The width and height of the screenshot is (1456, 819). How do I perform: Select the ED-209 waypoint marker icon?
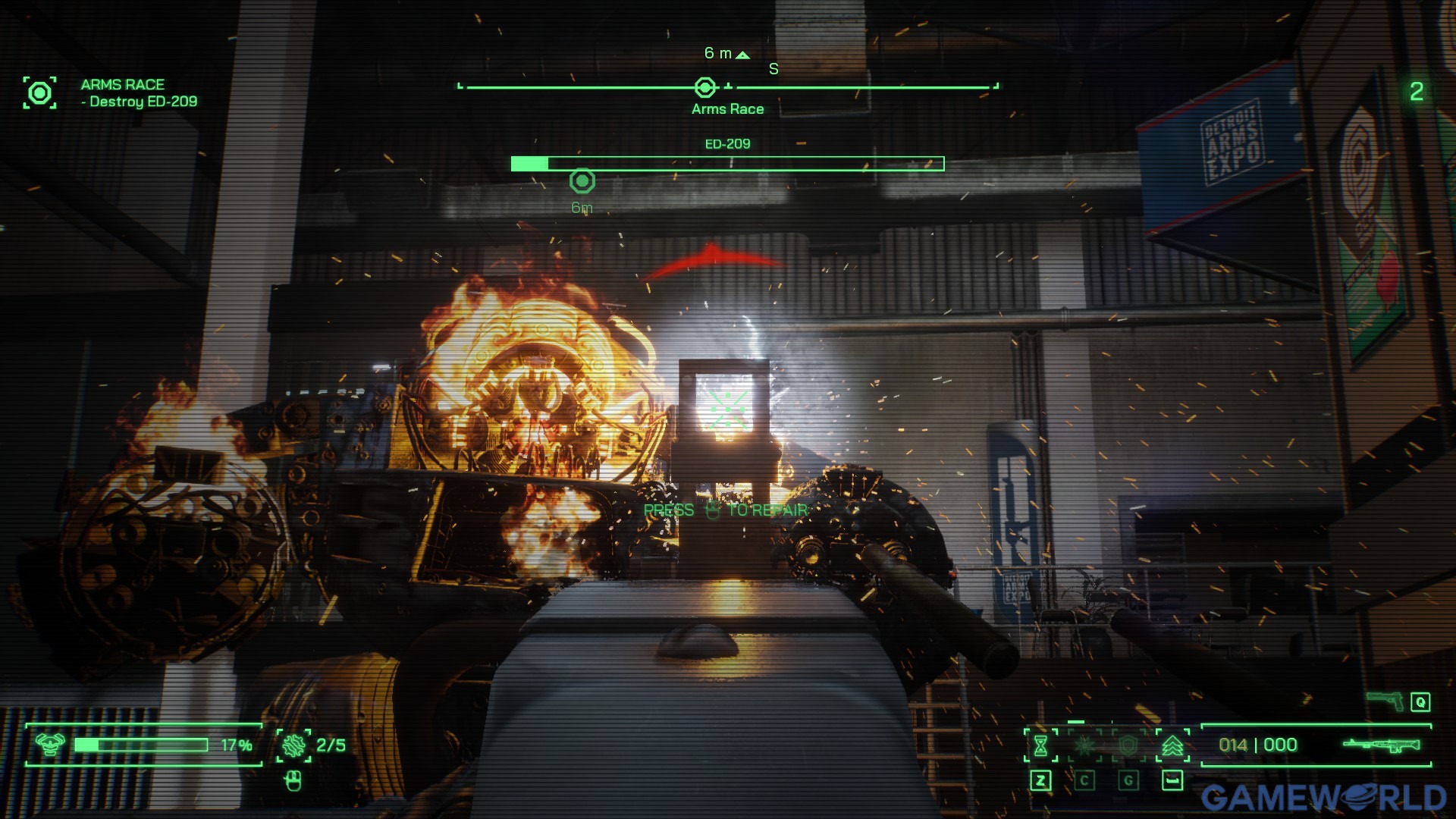582,181
